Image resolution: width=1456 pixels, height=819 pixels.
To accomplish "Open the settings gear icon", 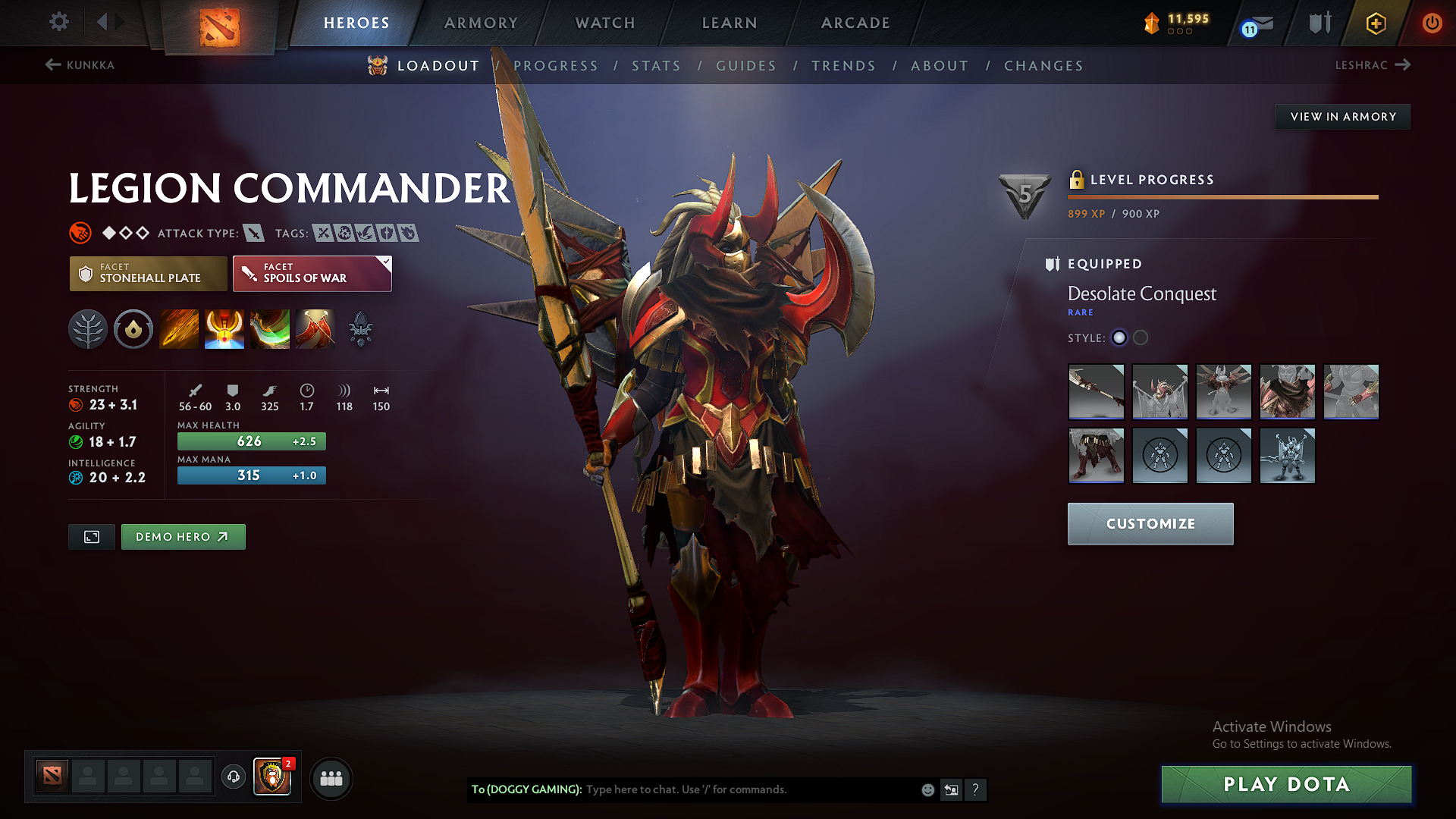I will (58, 22).
